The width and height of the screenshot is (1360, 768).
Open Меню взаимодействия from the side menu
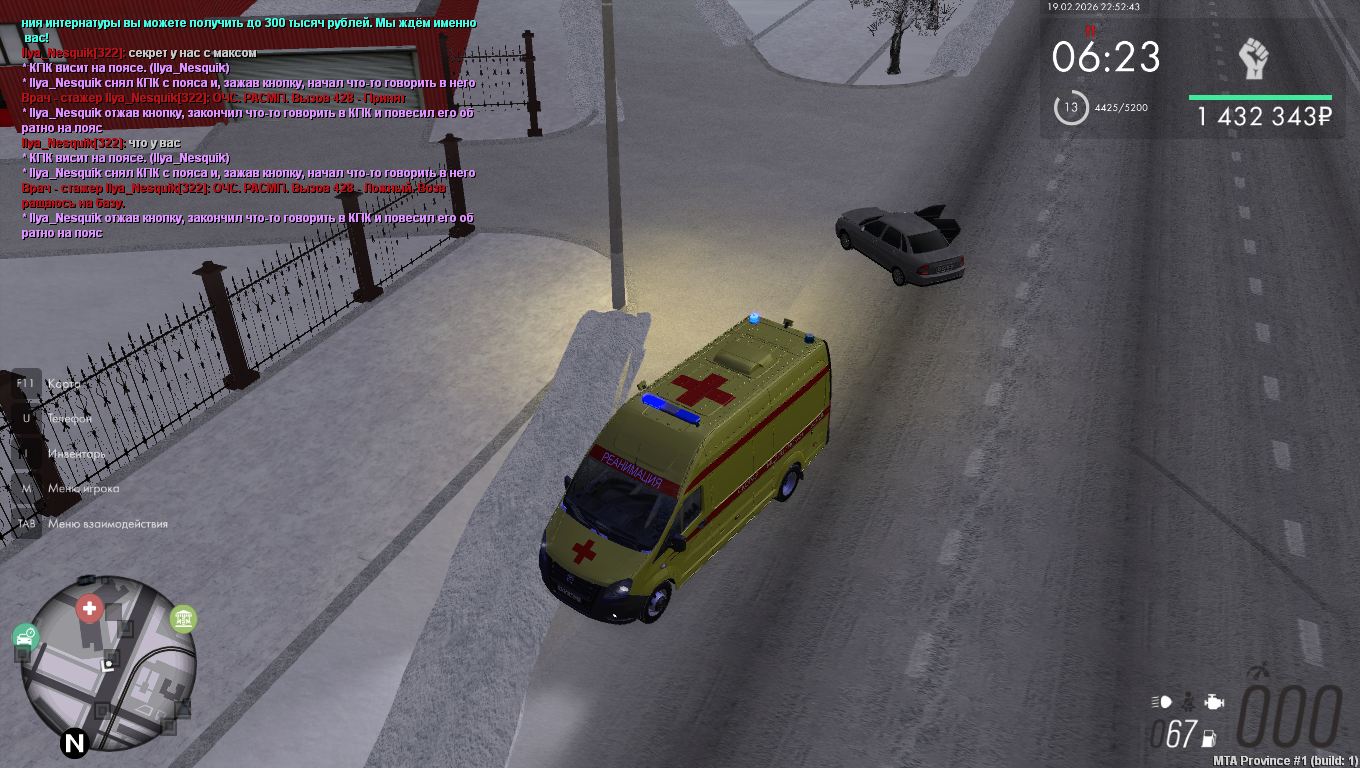click(x=107, y=523)
